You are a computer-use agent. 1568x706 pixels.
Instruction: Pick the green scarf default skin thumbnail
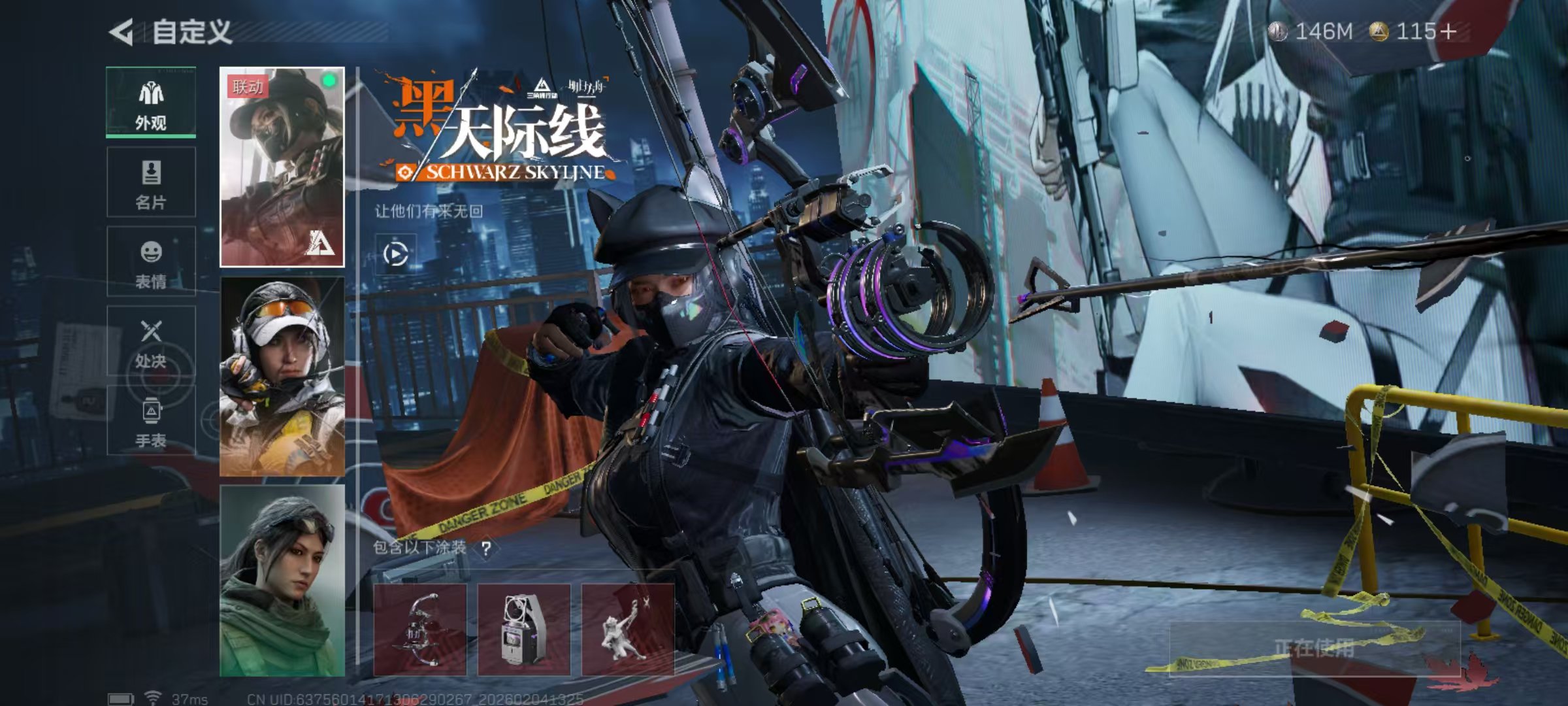[282, 580]
